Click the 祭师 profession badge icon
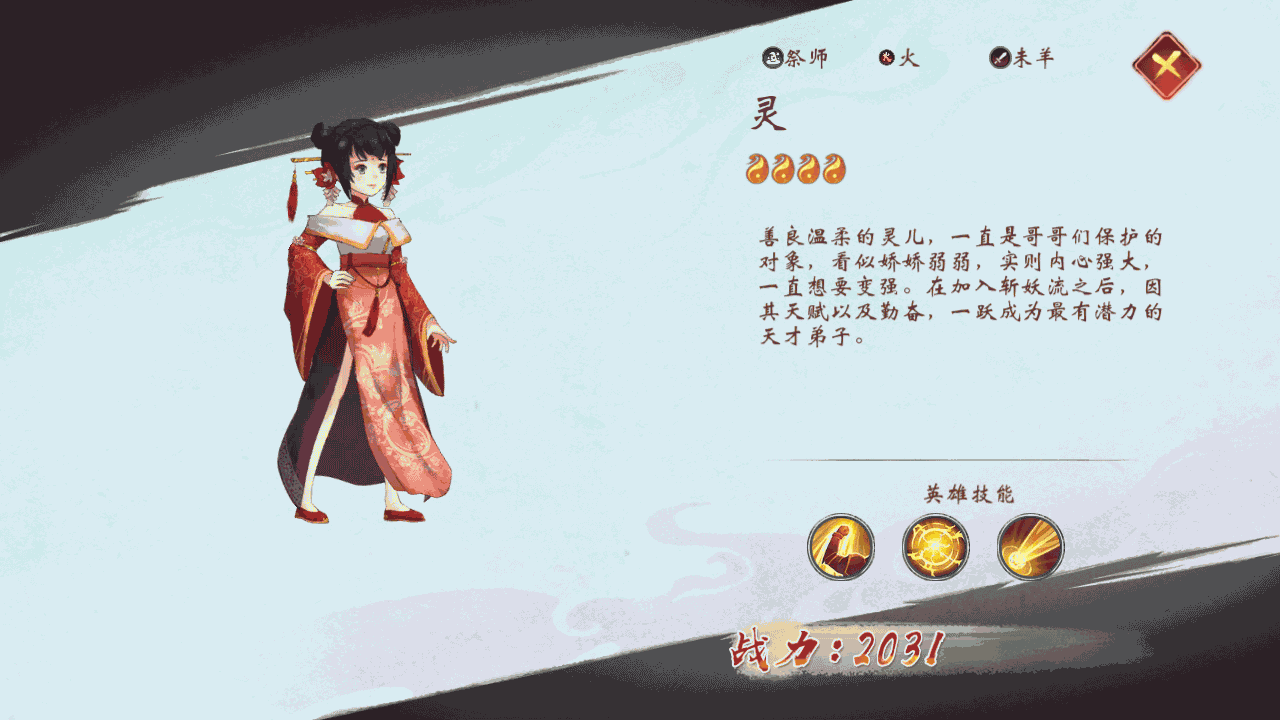1280x720 pixels. pyautogui.click(x=771, y=57)
